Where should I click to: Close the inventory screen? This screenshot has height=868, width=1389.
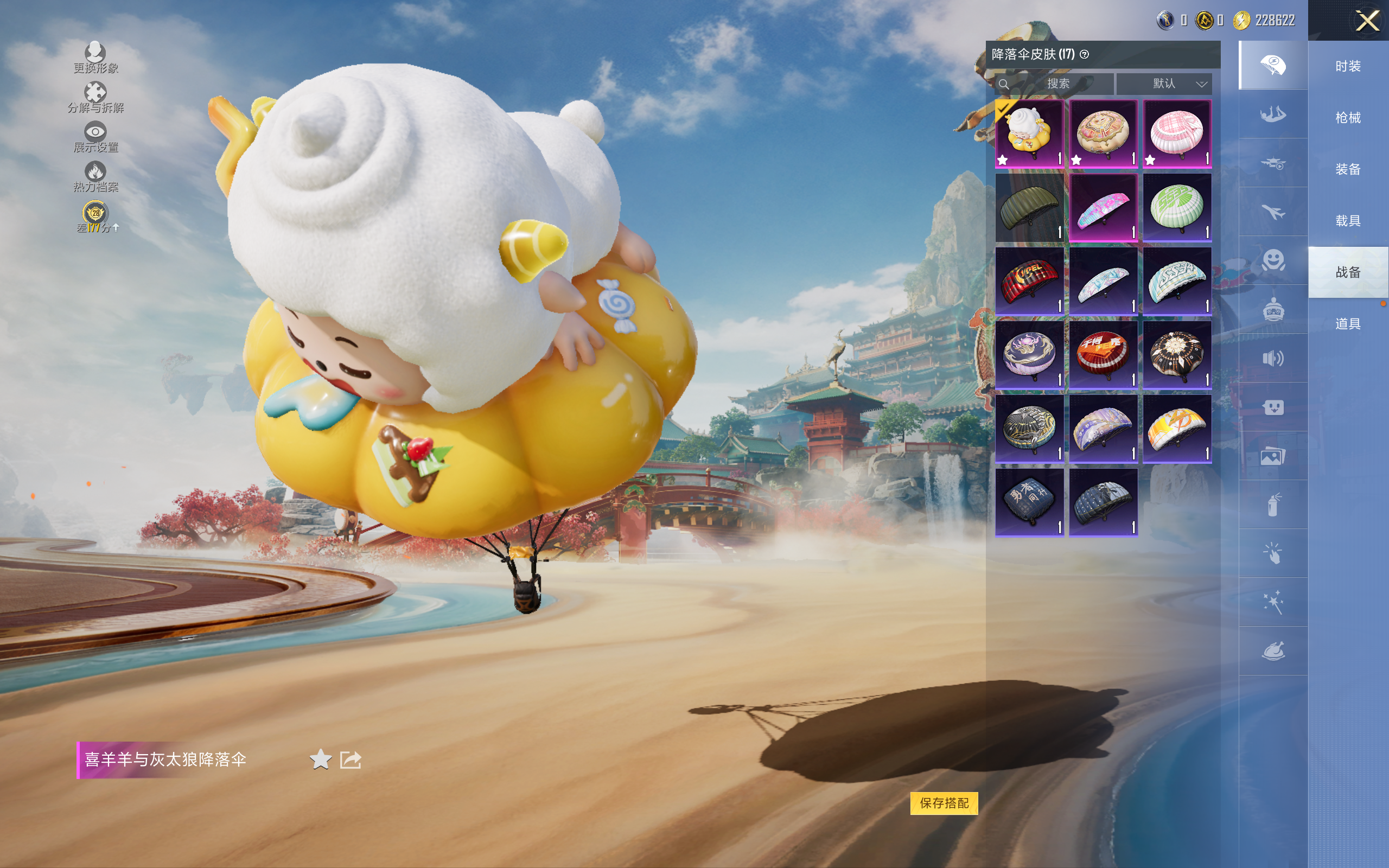pos(1367,21)
